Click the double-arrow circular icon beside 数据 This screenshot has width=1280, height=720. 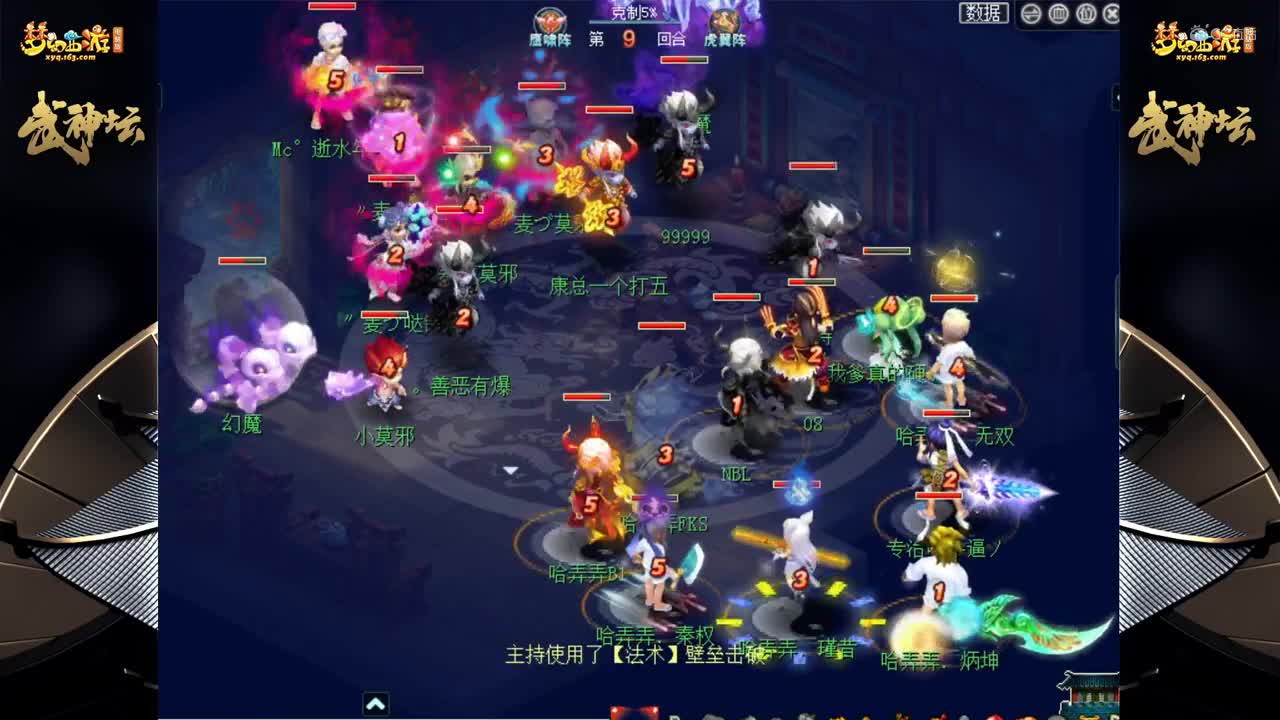(1029, 15)
